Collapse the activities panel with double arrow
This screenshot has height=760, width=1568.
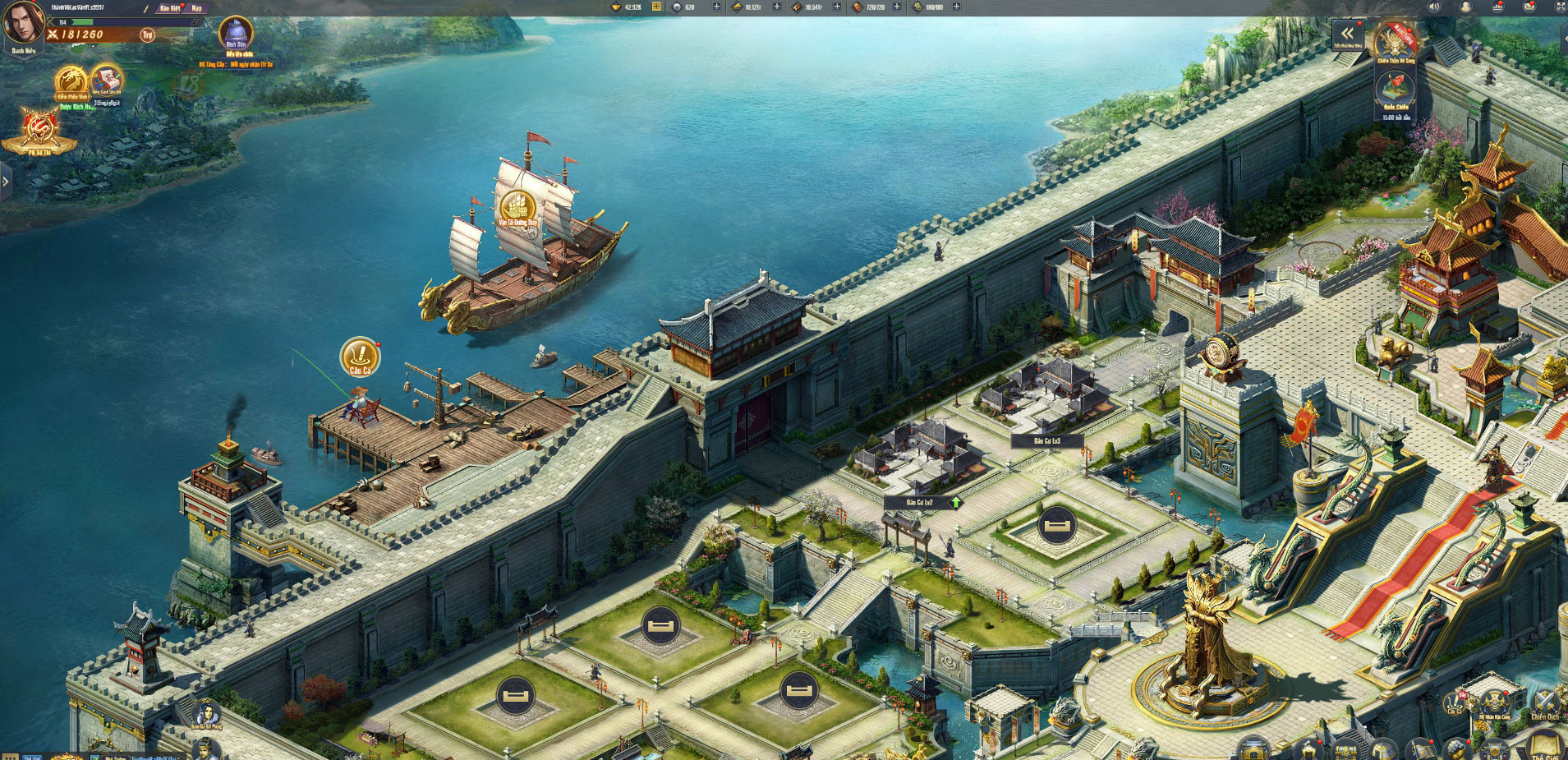click(x=1347, y=34)
